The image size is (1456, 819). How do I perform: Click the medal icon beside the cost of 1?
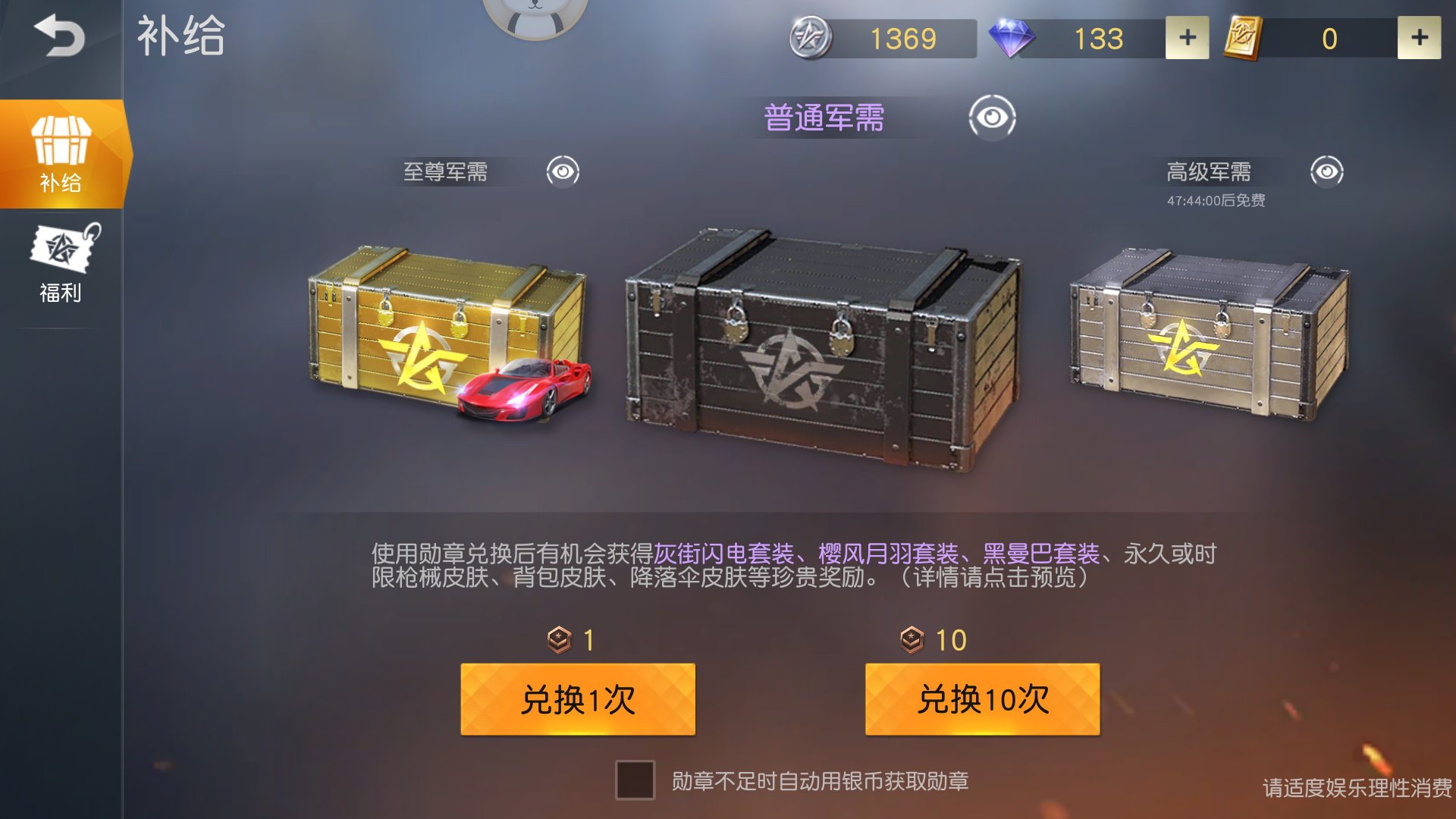point(559,641)
